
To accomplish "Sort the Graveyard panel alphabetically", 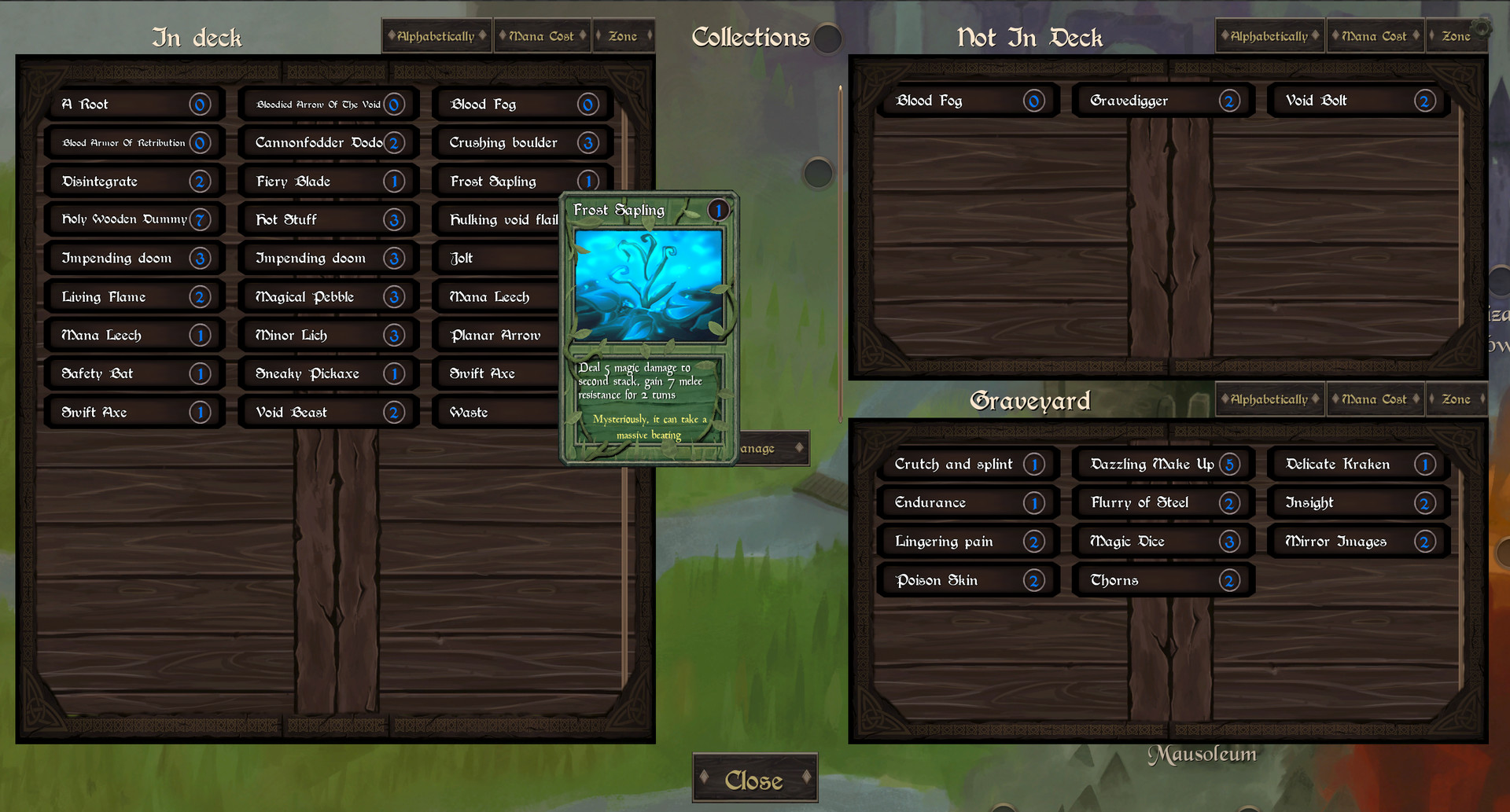I will pyautogui.click(x=1269, y=399).
